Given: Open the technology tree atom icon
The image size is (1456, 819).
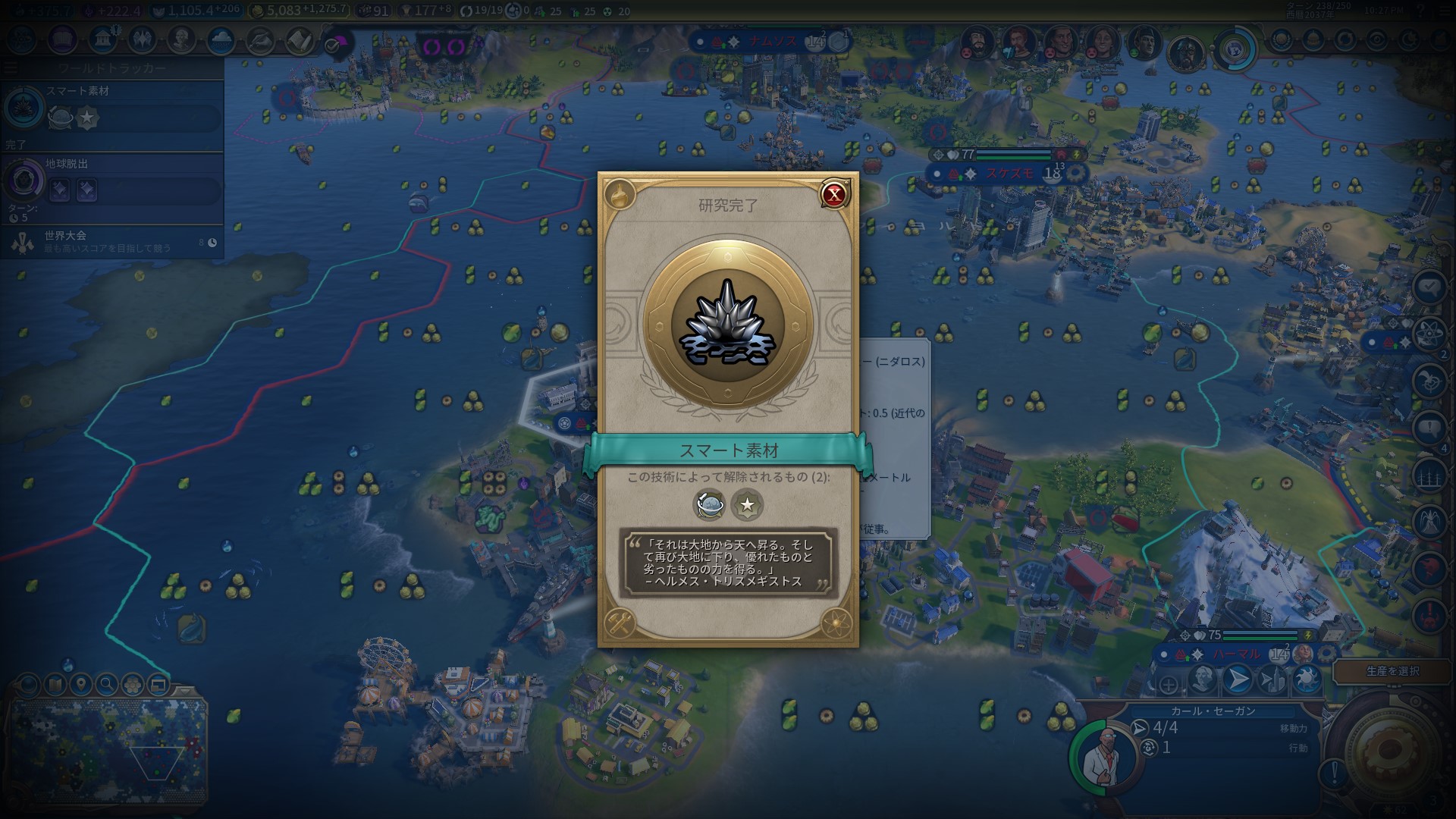Looking at the screenshot, I should click(21, 40).
